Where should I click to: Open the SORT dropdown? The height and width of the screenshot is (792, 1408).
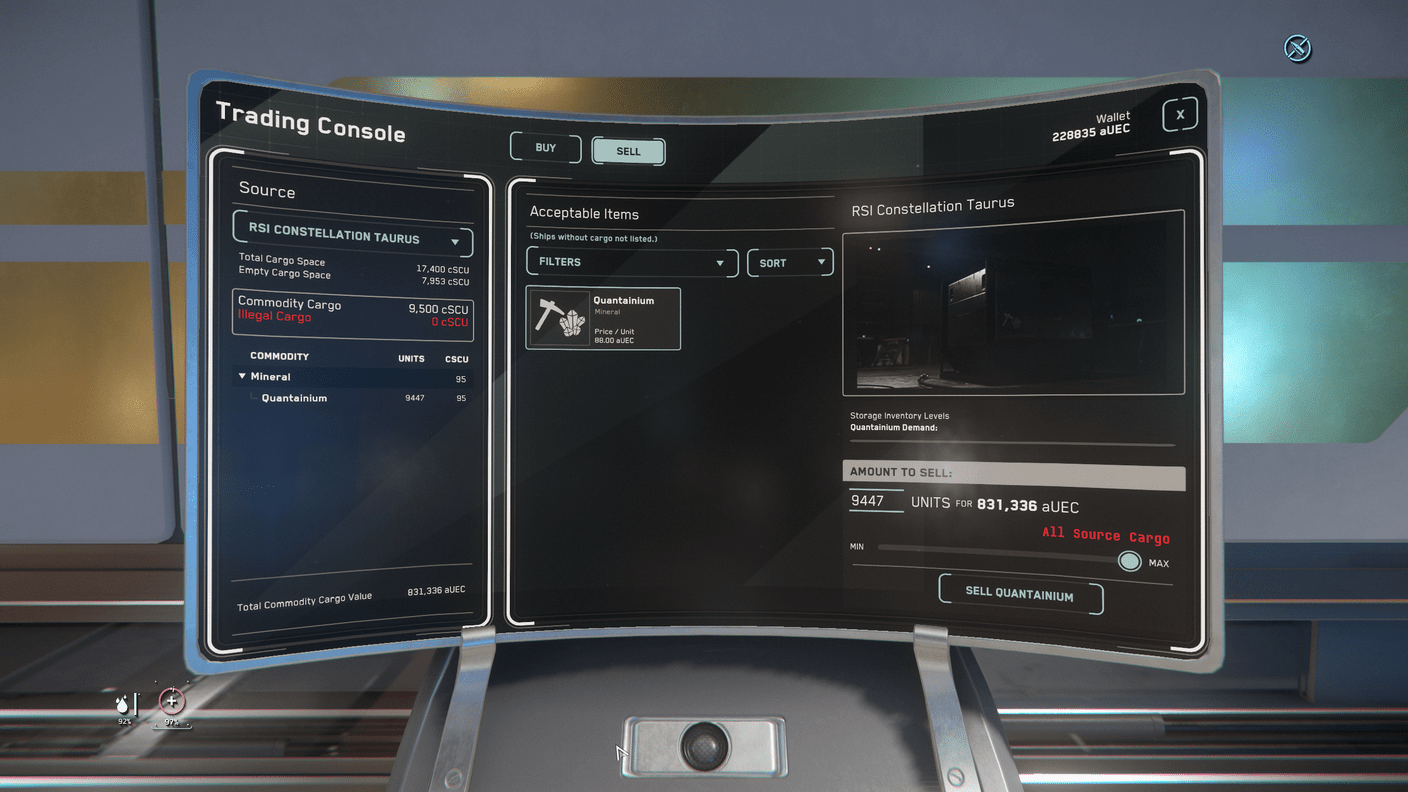tap(789, 262)
